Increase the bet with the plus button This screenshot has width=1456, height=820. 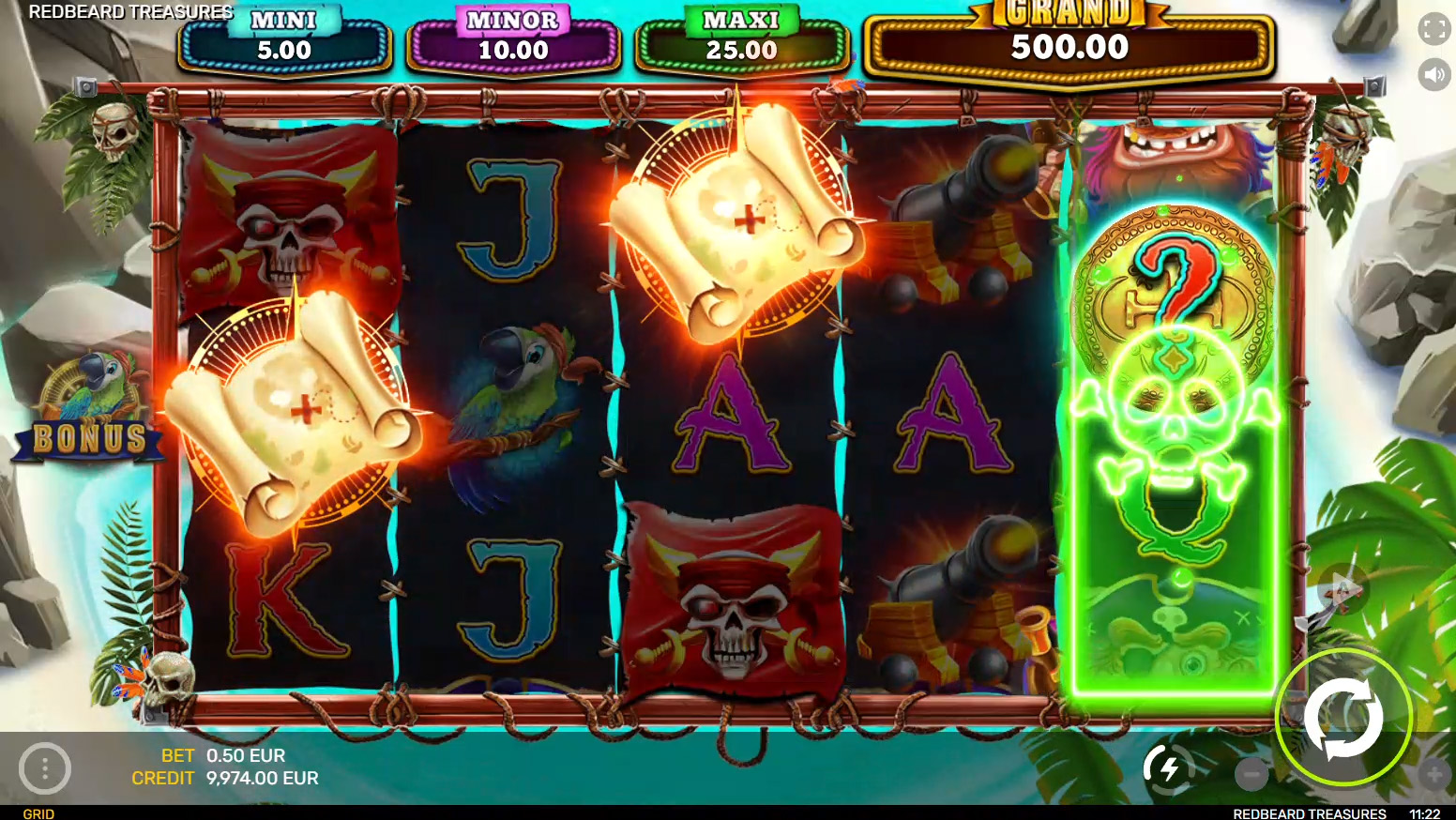pos(1434,774)
